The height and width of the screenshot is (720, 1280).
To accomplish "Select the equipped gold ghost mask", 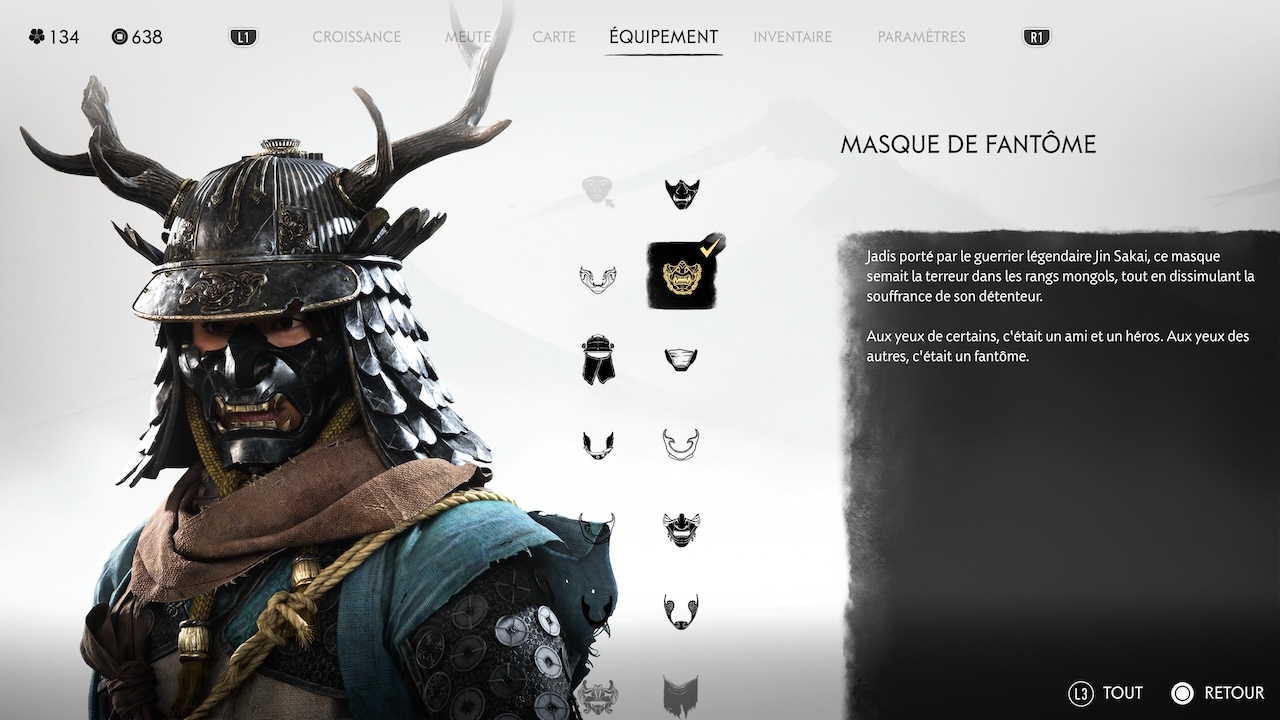I will 681,275.
